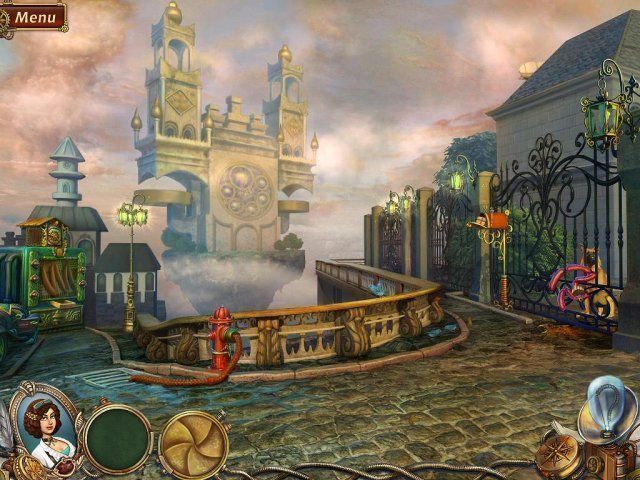Select the round green inventory slot

tap(118, 438)
